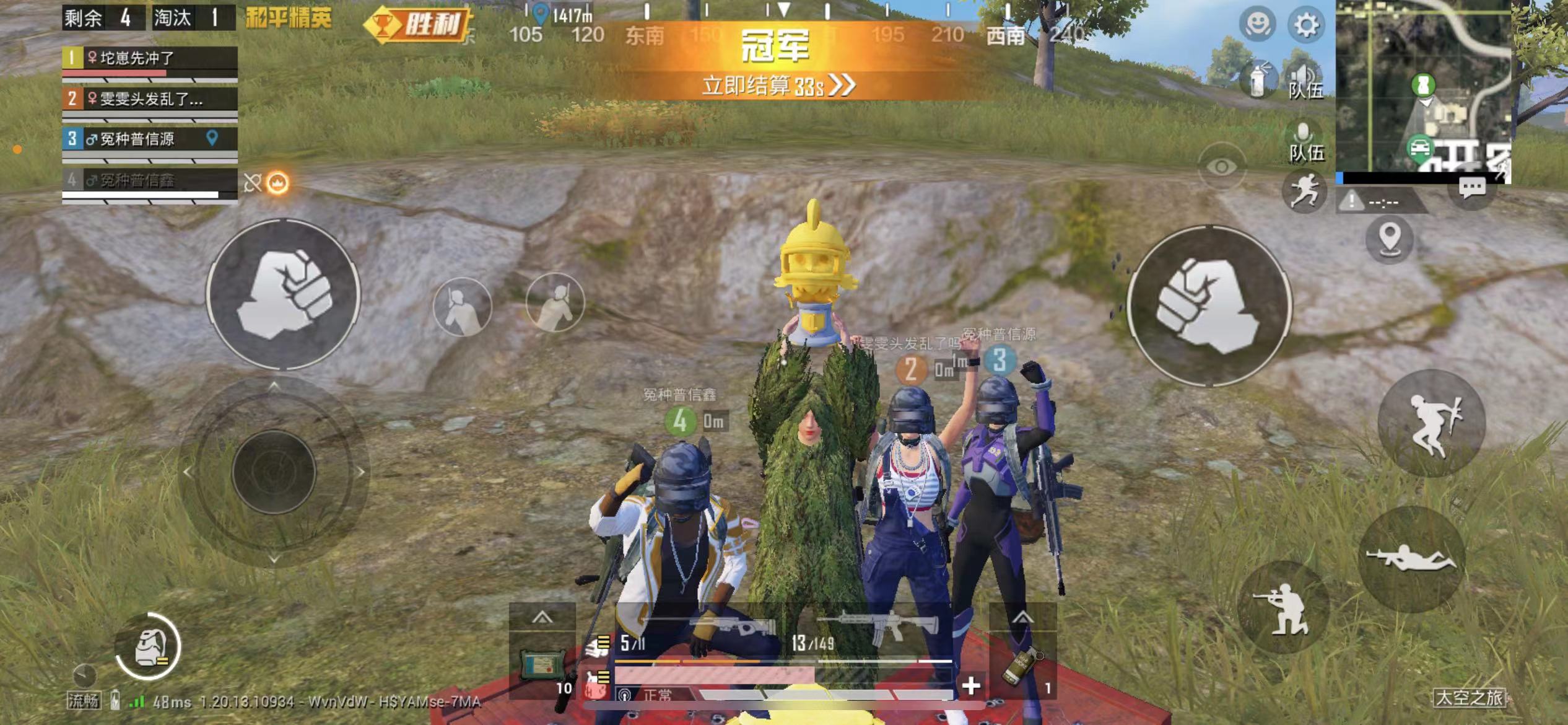This screenshot has height=725, width=1568.
Task: Tap the 立即结算 settle now banner
Action: click(x=778, y=85)
